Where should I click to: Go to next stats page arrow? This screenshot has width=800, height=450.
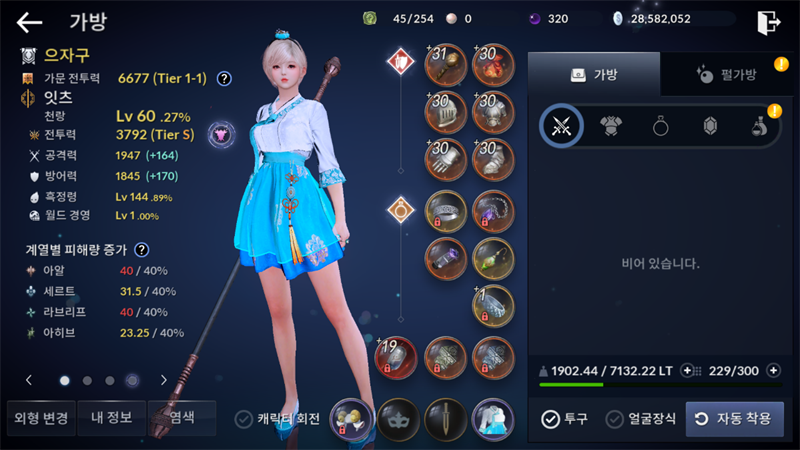(x=164, y=380)
